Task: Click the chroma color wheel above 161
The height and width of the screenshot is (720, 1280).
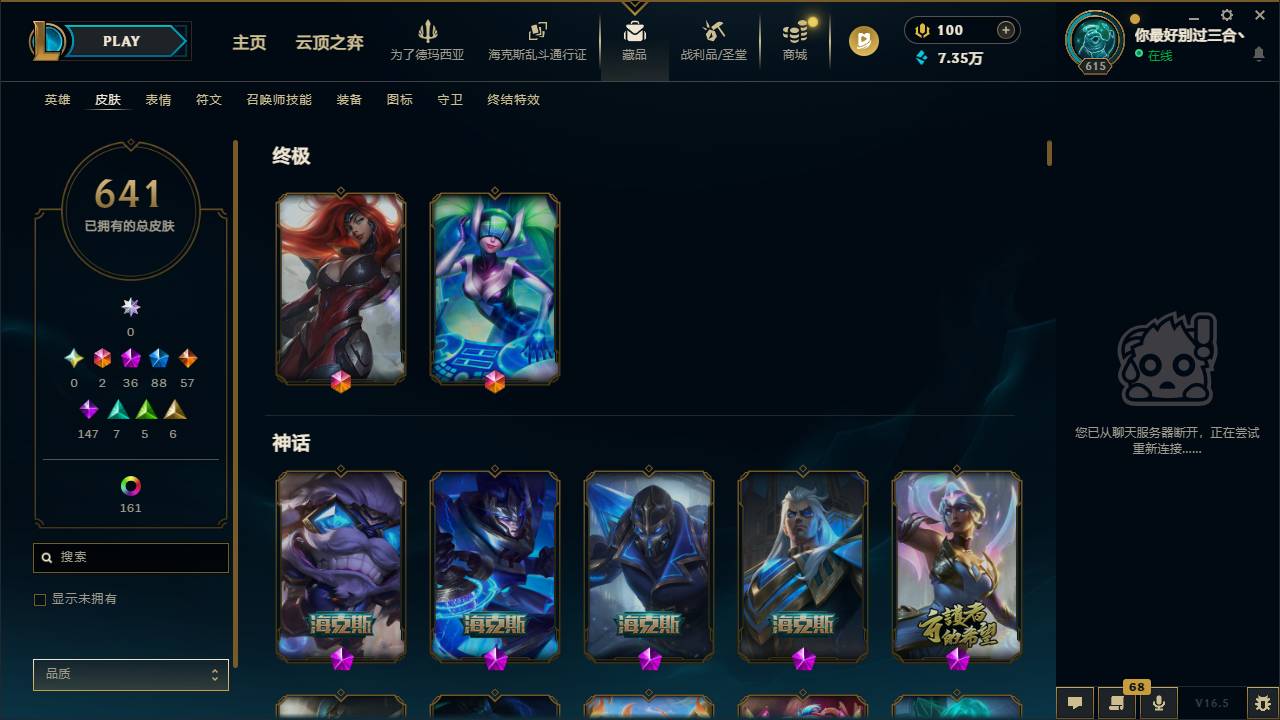Action: (x=130, y=487)
